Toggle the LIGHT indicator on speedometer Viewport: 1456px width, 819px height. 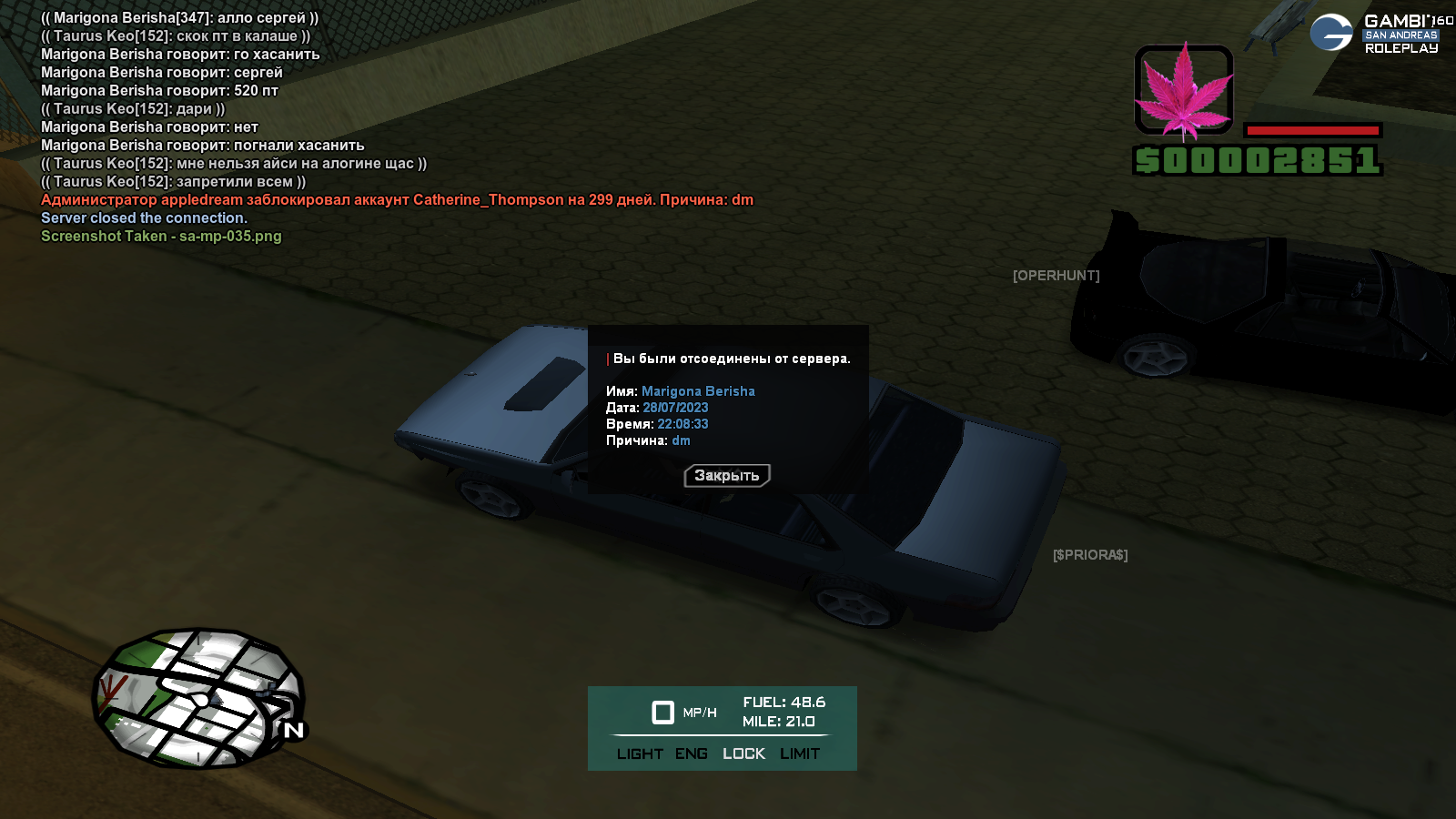point(640,753)
